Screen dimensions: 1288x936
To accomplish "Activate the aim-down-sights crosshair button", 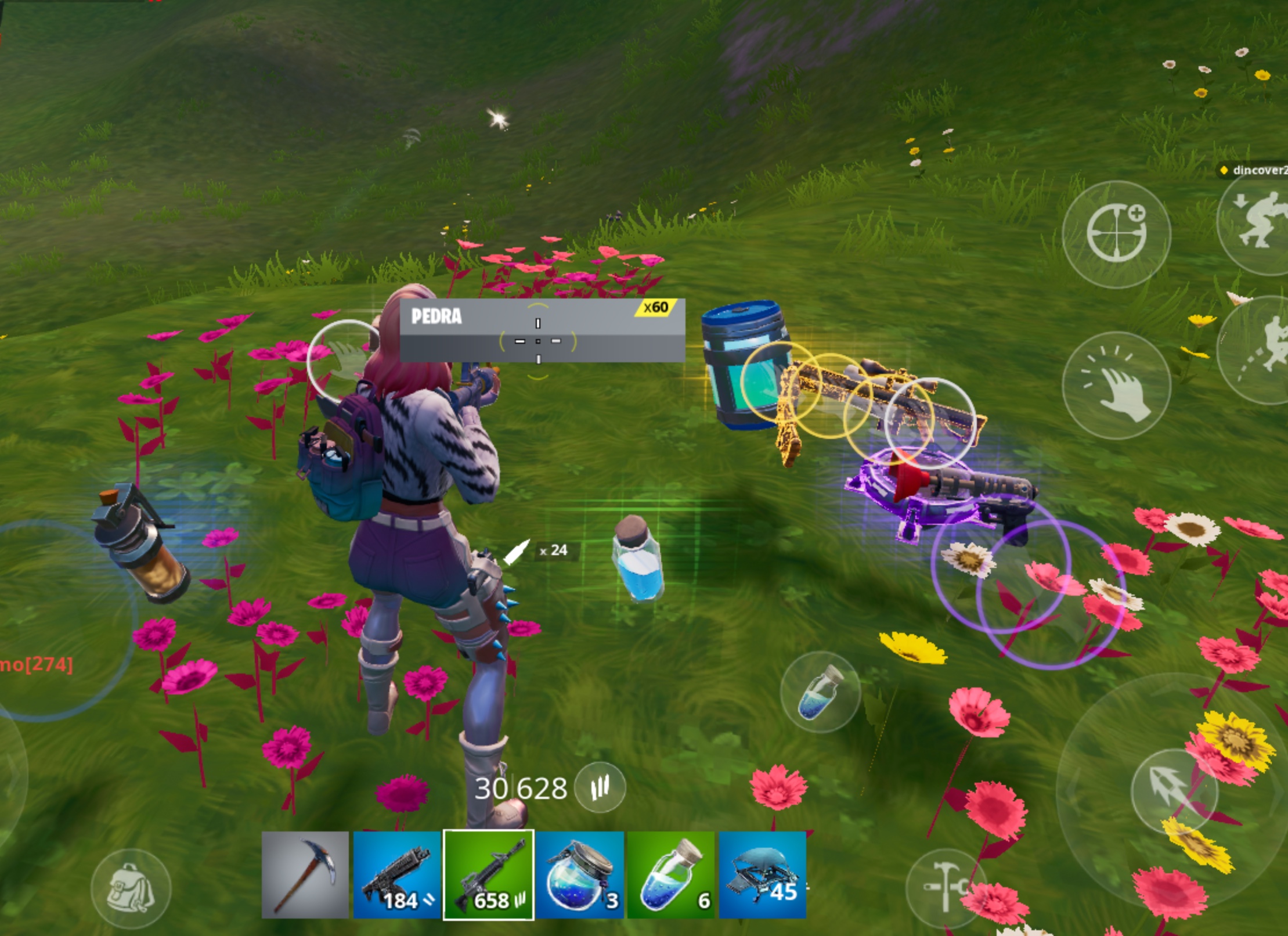I will [x=1116, y=234].
